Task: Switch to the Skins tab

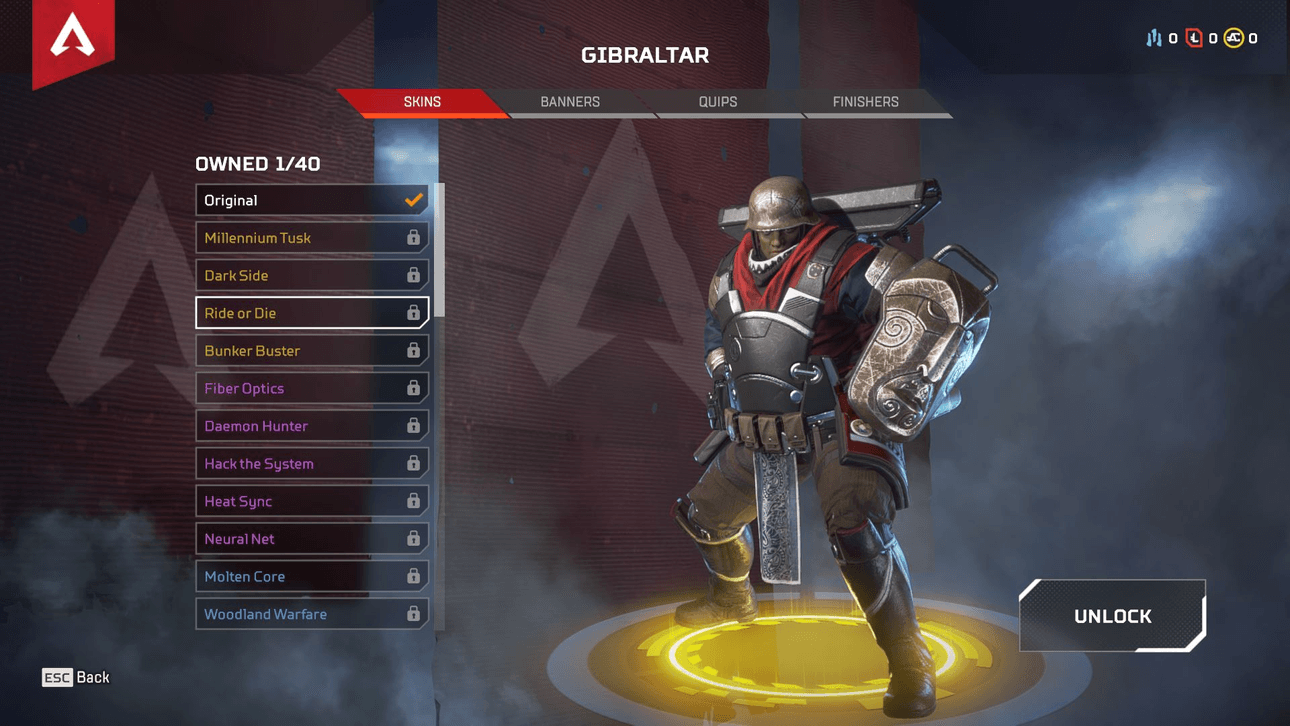Action: [422, 102]
